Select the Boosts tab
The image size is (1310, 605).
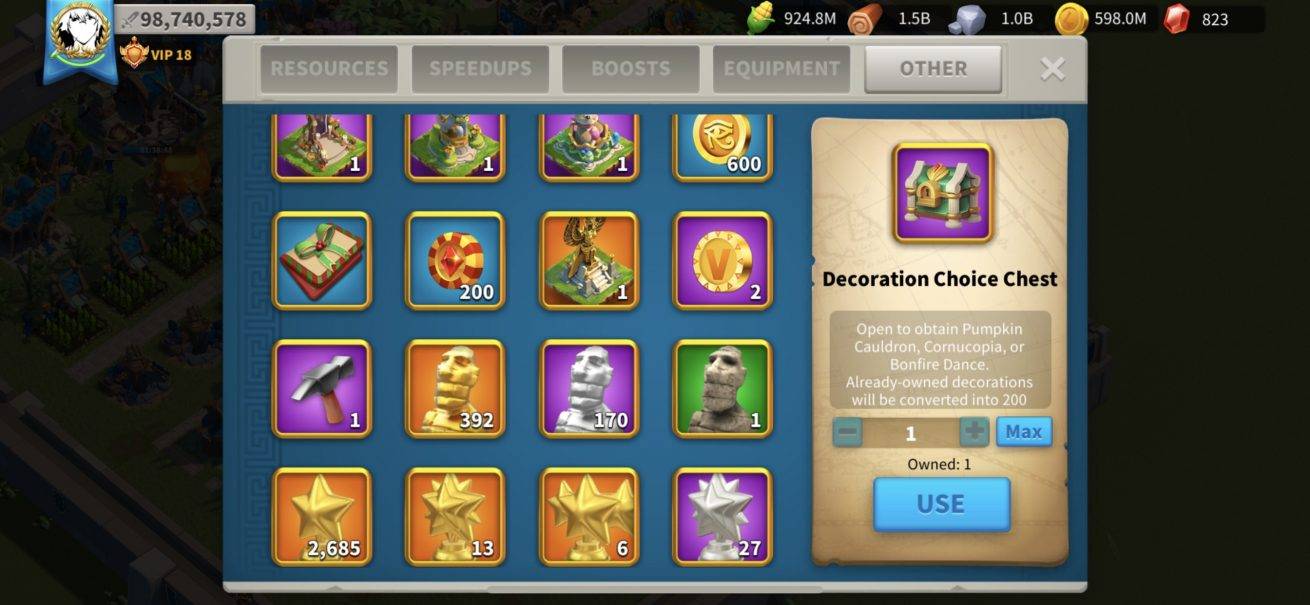point(630,69)
